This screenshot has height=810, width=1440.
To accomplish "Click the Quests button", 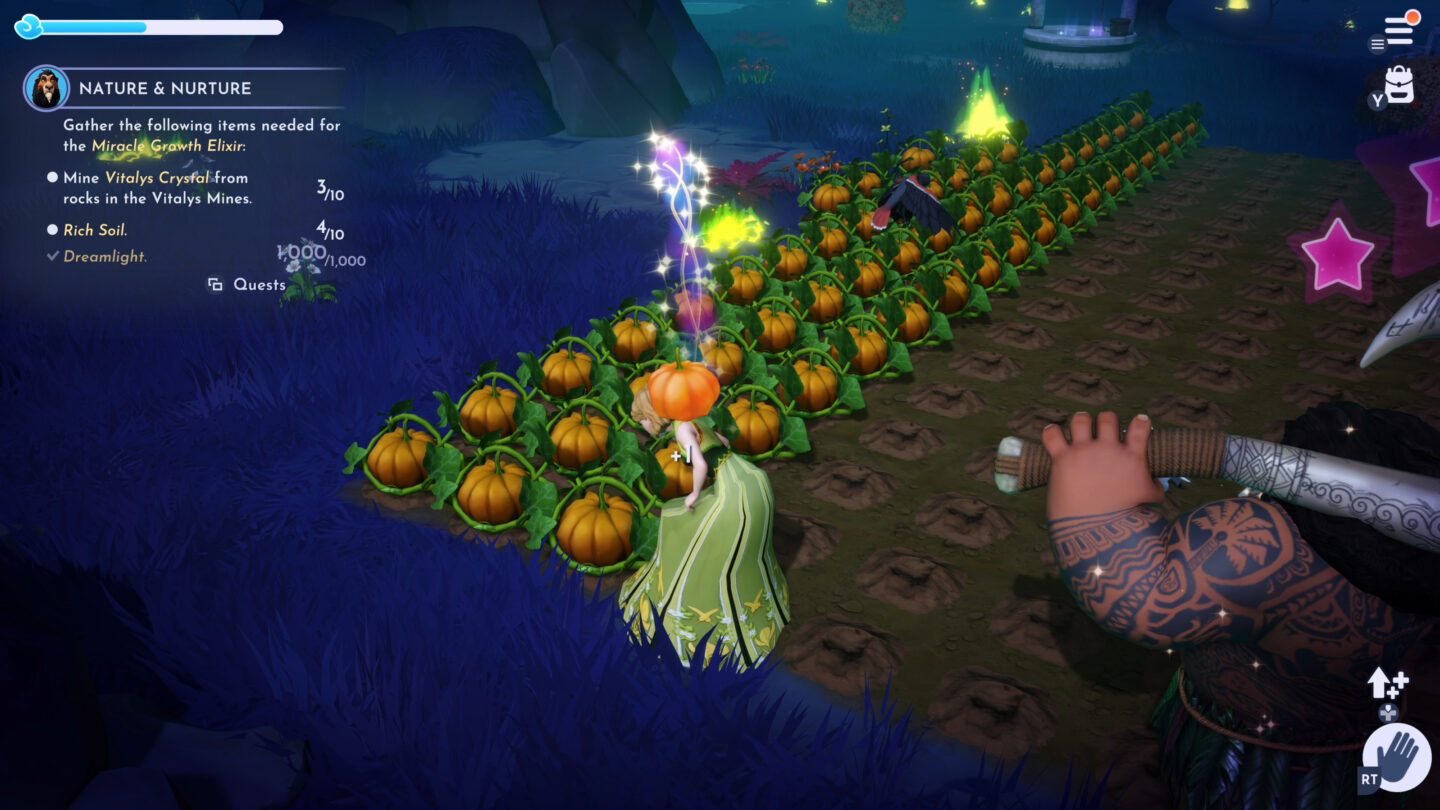I will click(x=248, y=285).
